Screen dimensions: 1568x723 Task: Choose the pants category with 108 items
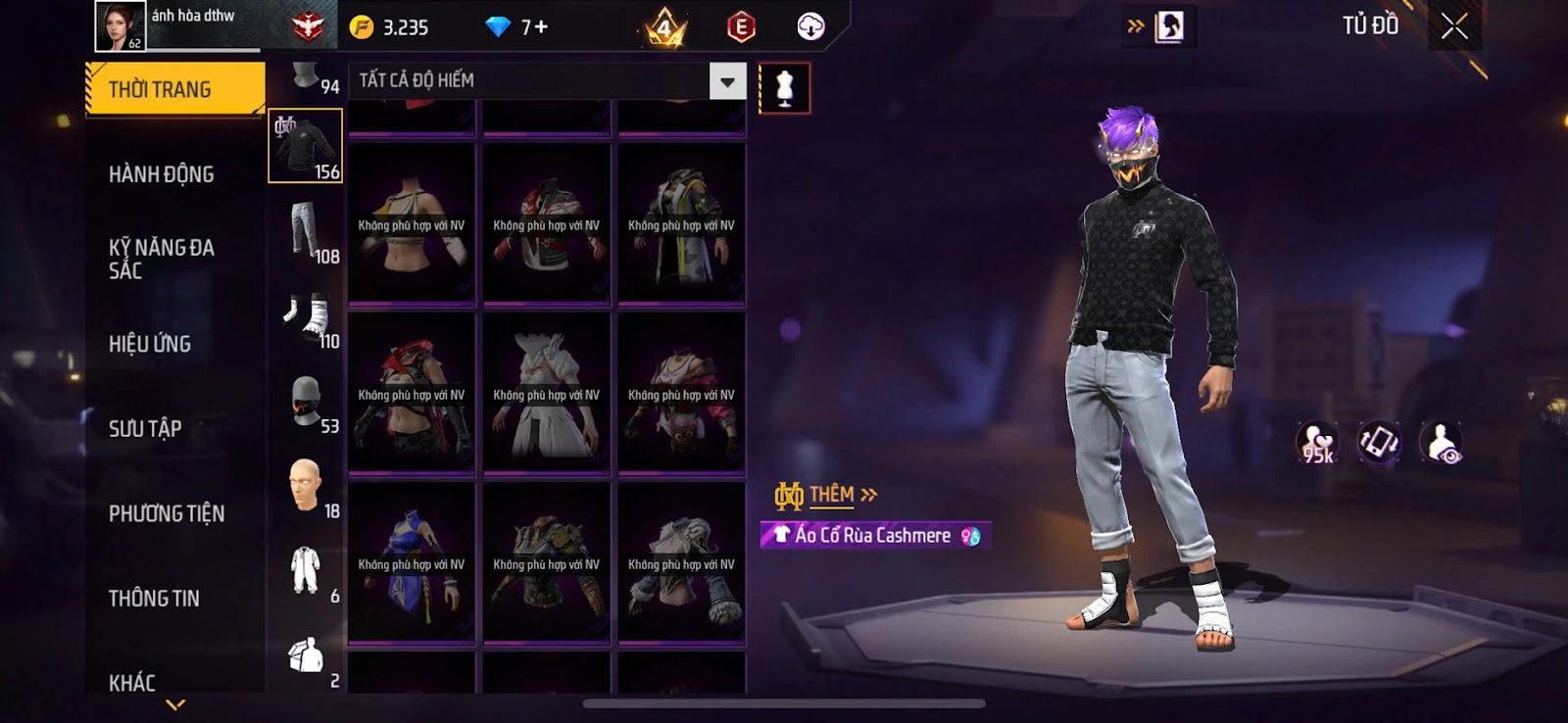[306, 231]
